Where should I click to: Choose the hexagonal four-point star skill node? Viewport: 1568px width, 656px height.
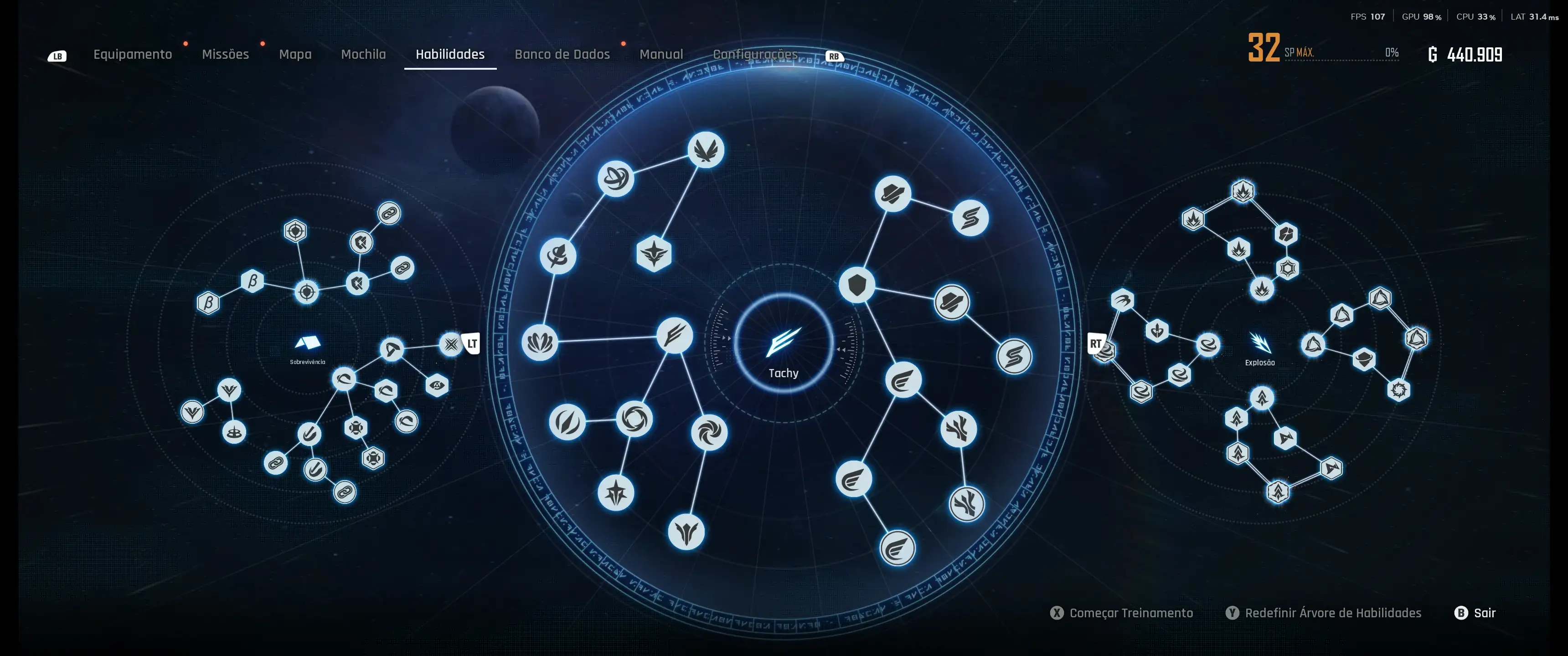(654, 253)
